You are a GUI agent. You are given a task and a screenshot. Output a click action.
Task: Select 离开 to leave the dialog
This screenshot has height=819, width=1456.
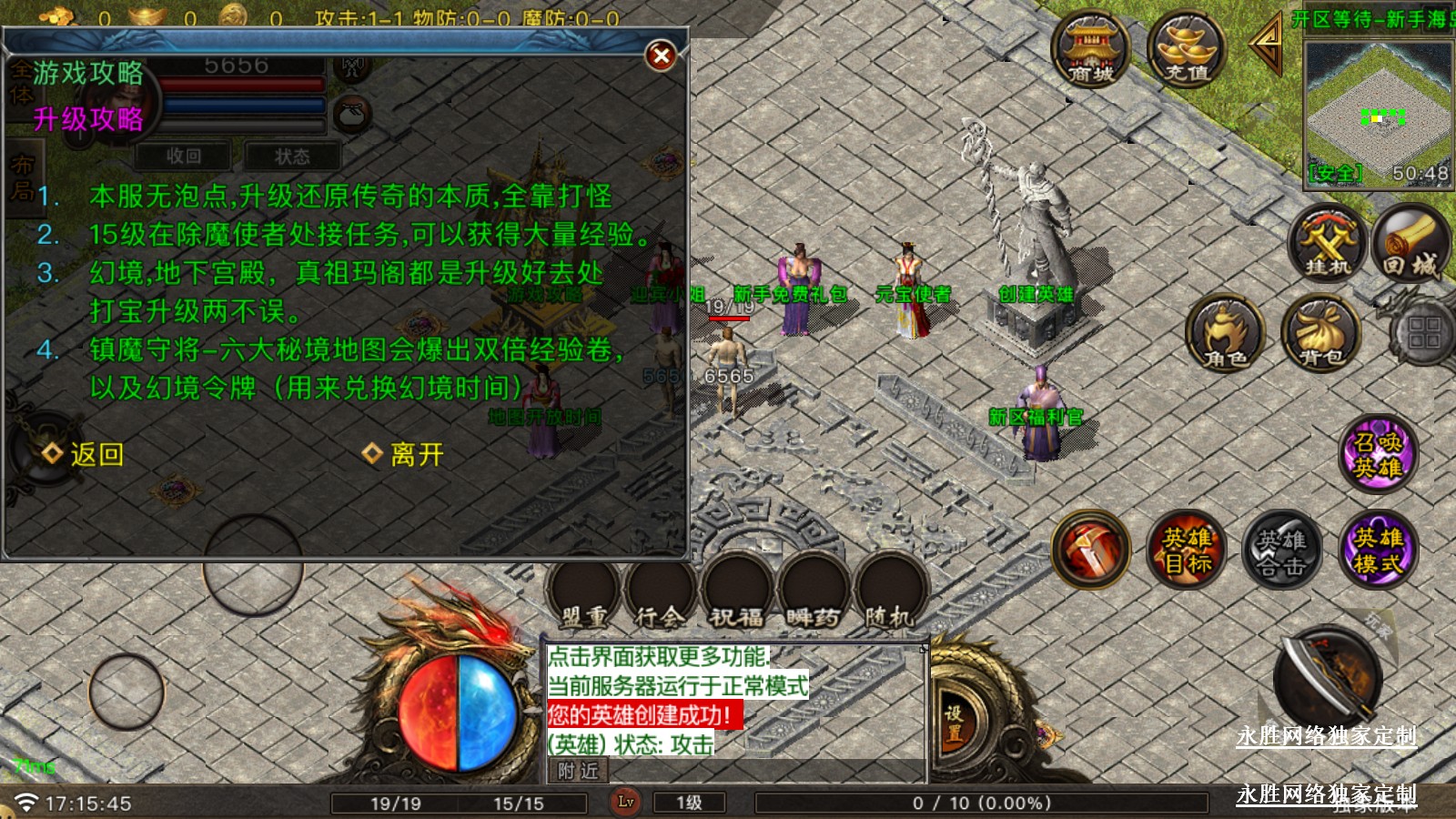click(404, 454)
